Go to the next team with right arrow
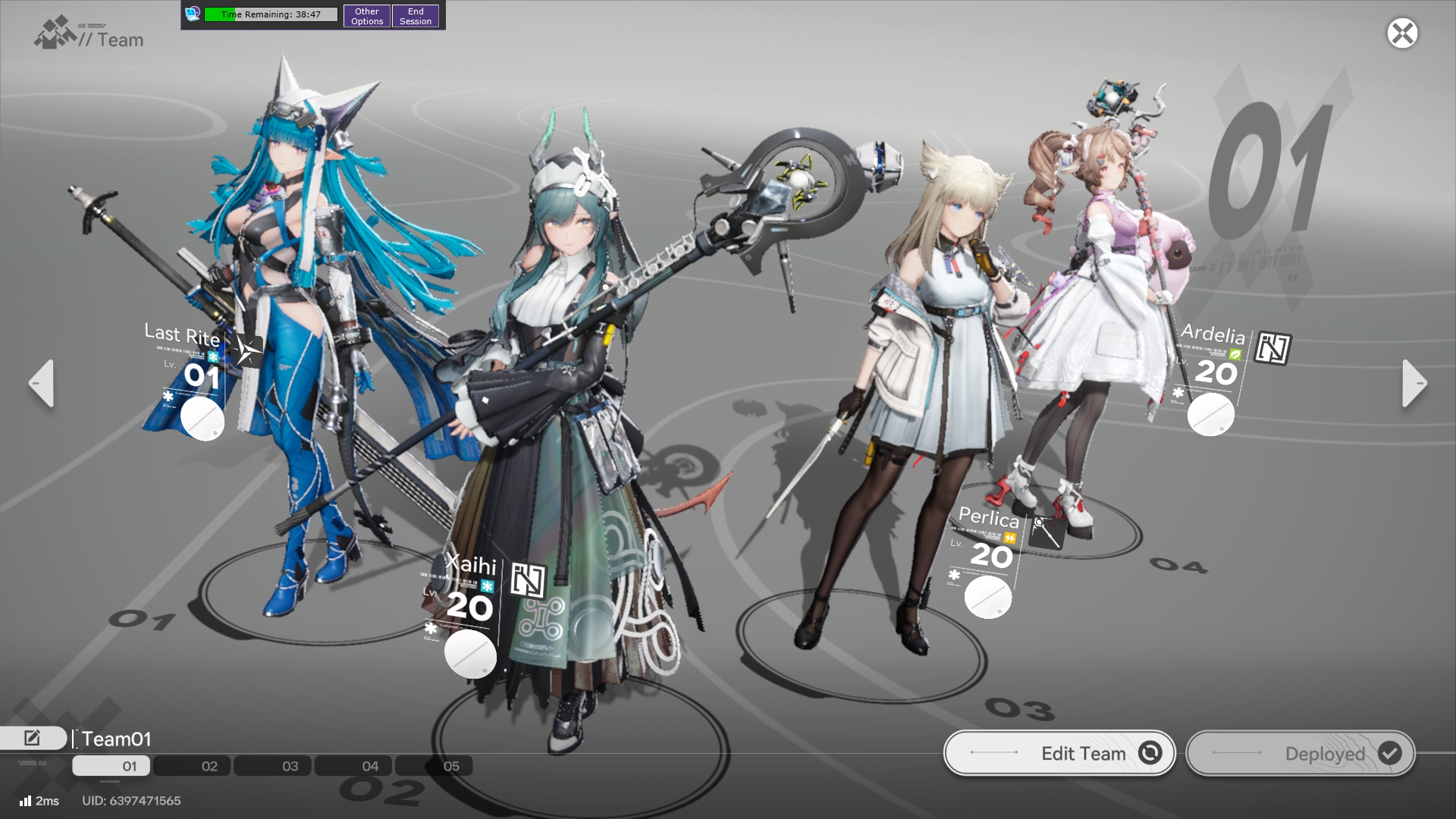This screenshot has width=1456, height=819. click(x=1414, y=384)
